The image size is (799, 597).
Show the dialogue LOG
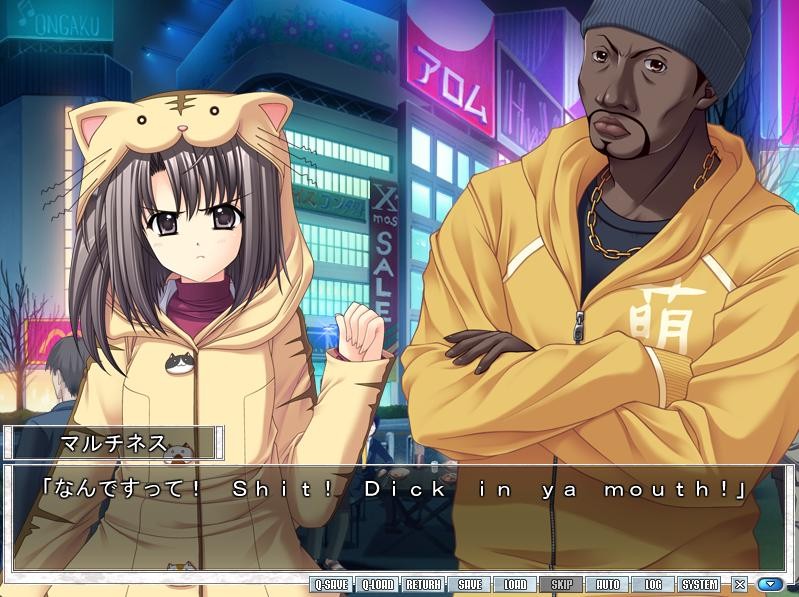[x=653, y=584]
